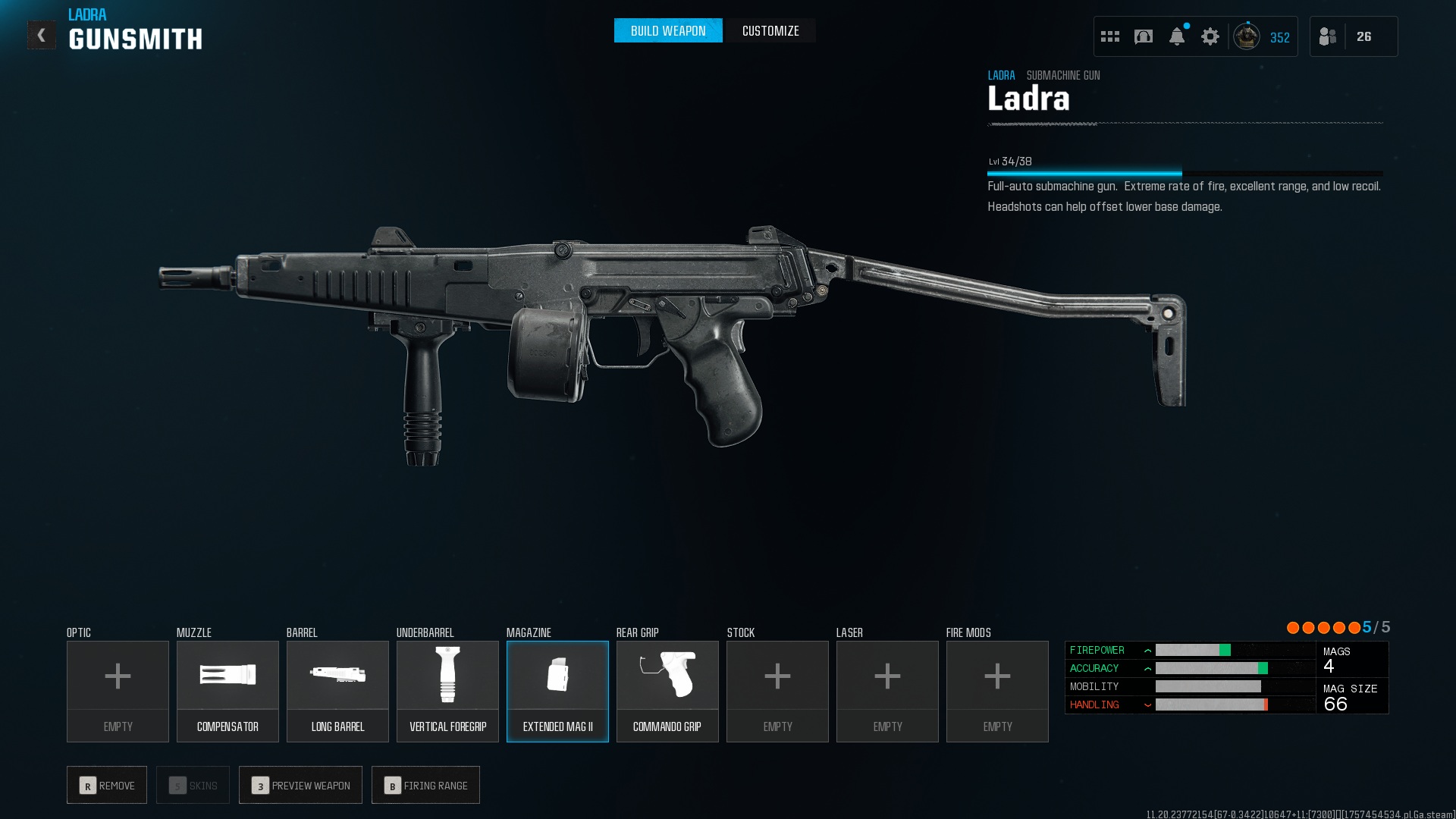Screen dimensions: 1456x819
Task: Go back using the arrow button
Action: 42,35
